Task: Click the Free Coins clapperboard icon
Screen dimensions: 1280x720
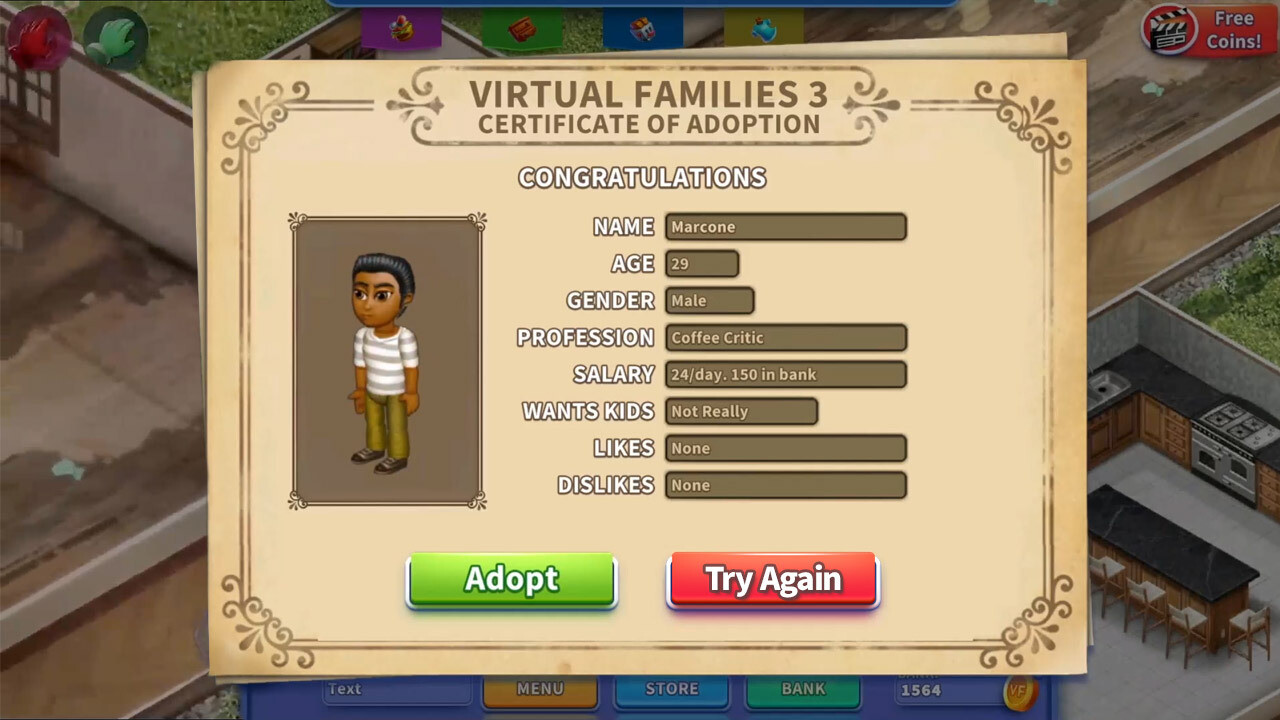Action: point(1168,30)
